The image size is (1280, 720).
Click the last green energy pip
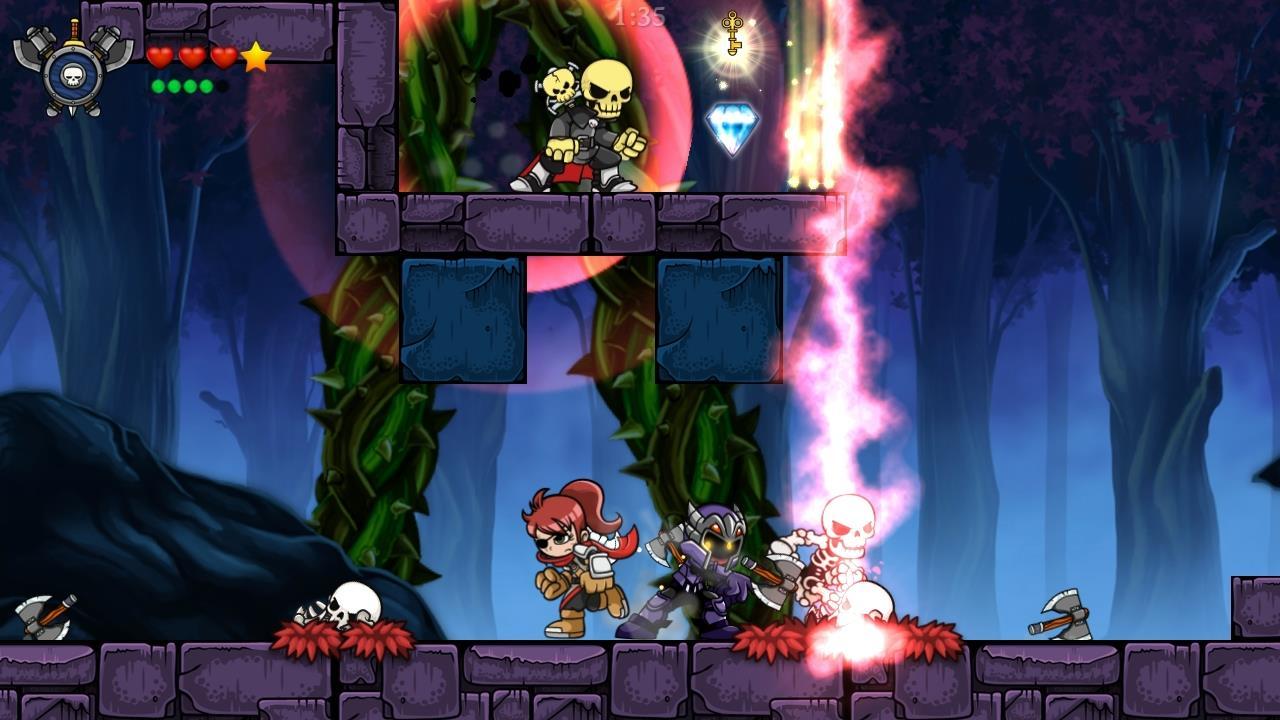[x=205, y=86]
